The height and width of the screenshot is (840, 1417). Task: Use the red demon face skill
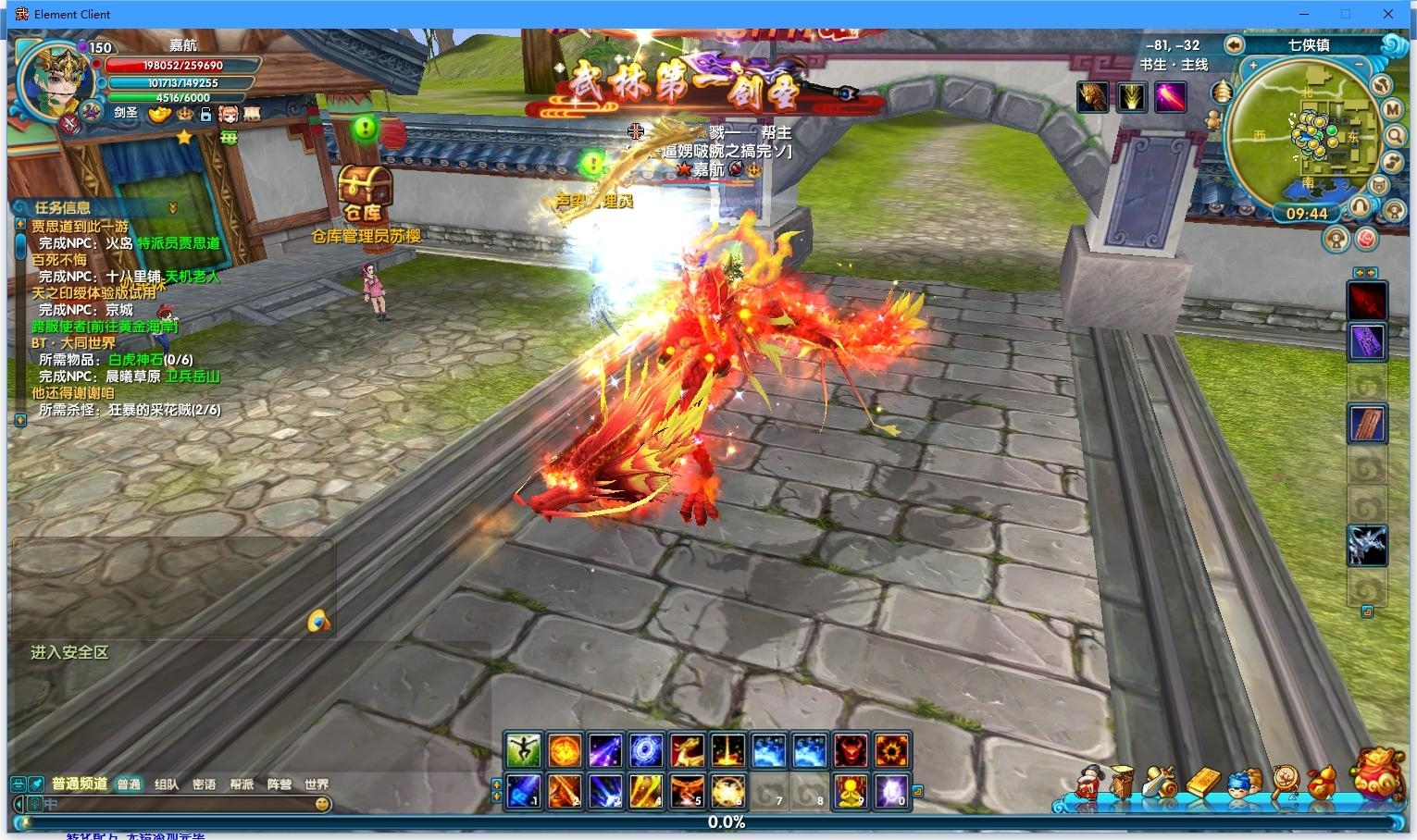pos(850,750)
